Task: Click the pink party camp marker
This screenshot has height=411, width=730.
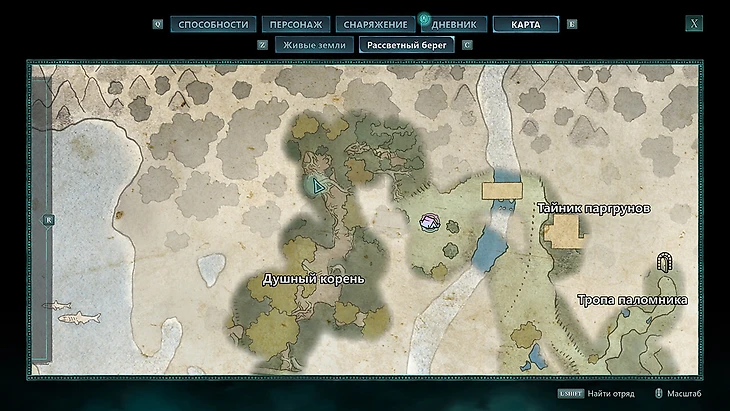Action: (x=428, y=222)
